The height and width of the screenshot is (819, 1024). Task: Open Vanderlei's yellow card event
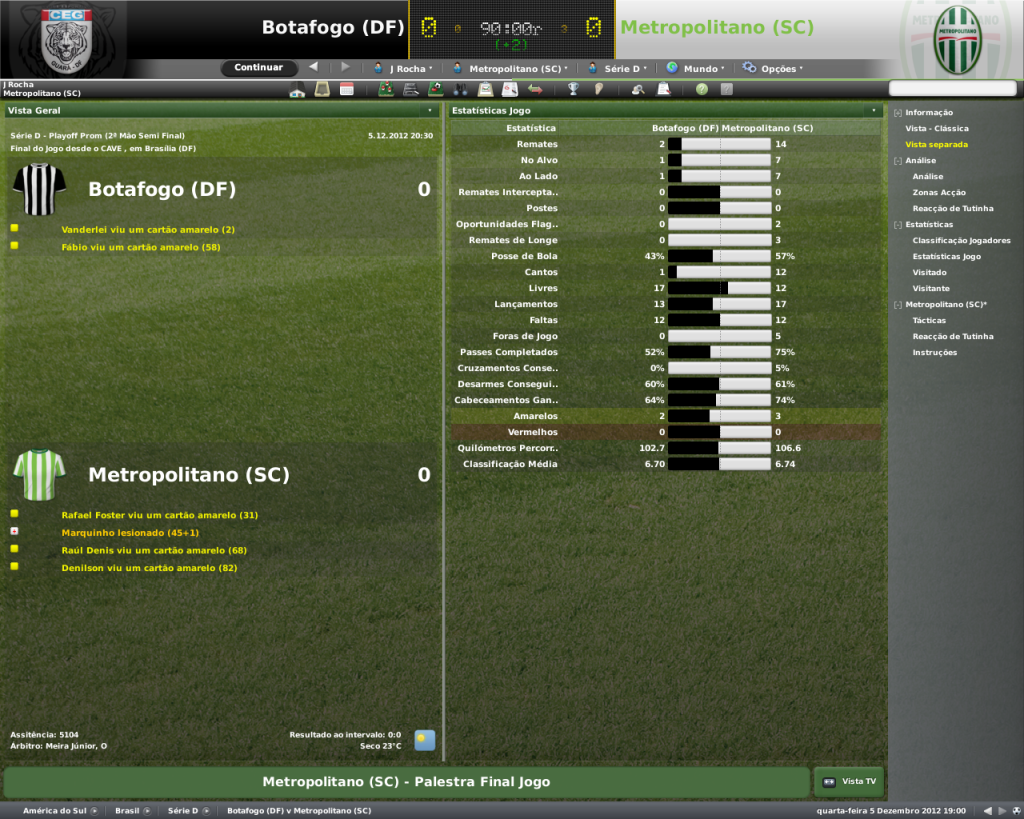click(x=148, y=230)
